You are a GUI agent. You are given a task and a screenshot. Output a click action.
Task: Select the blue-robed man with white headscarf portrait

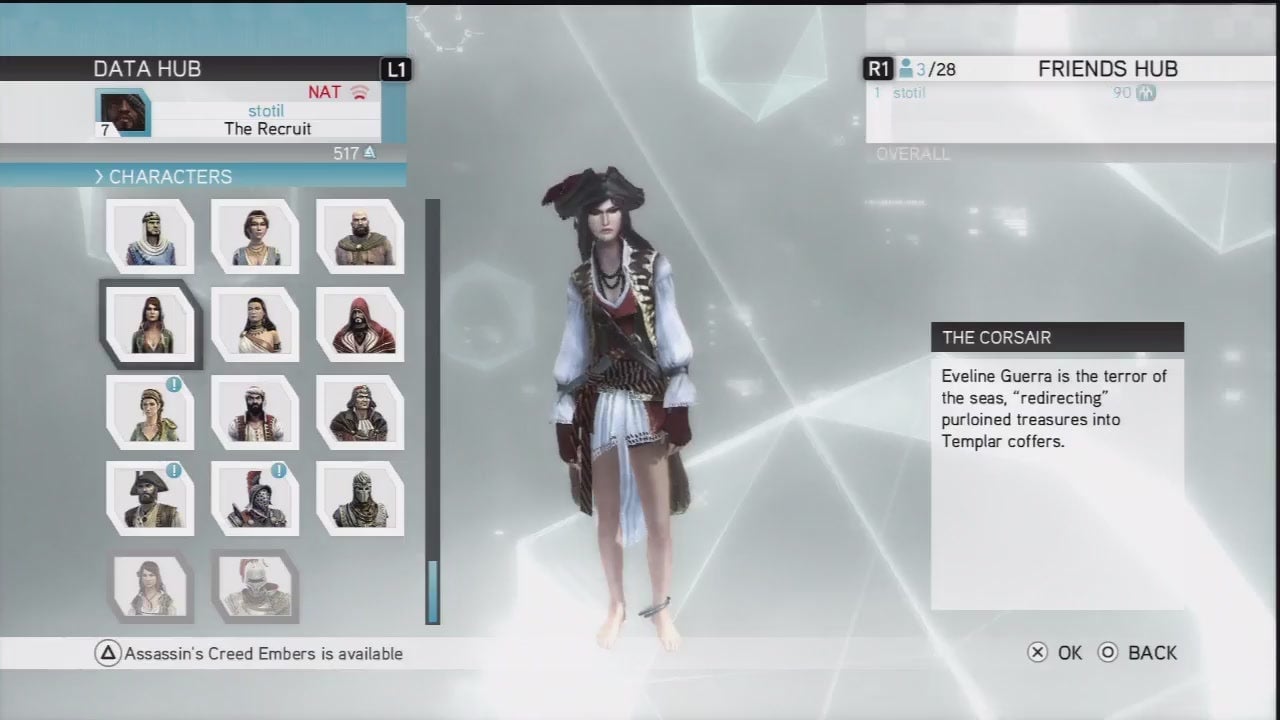tap(150, 237)
